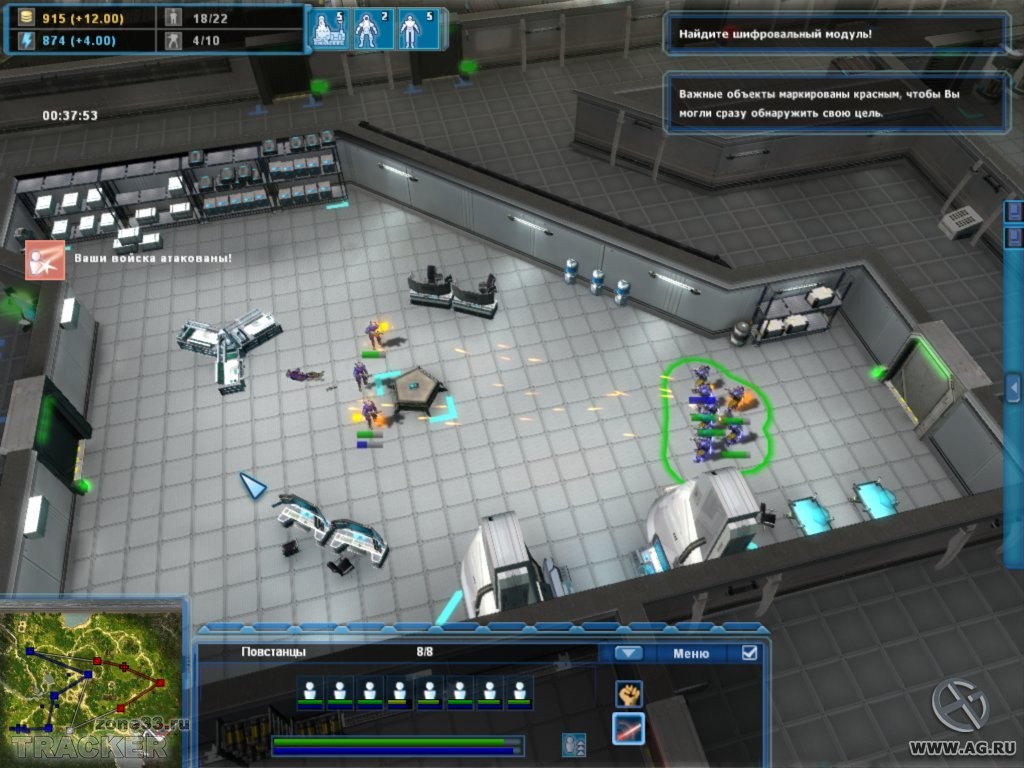The width and height of the screenshot is (1024, 768).
Task: Open the Меню button
Action: (690, 653)
